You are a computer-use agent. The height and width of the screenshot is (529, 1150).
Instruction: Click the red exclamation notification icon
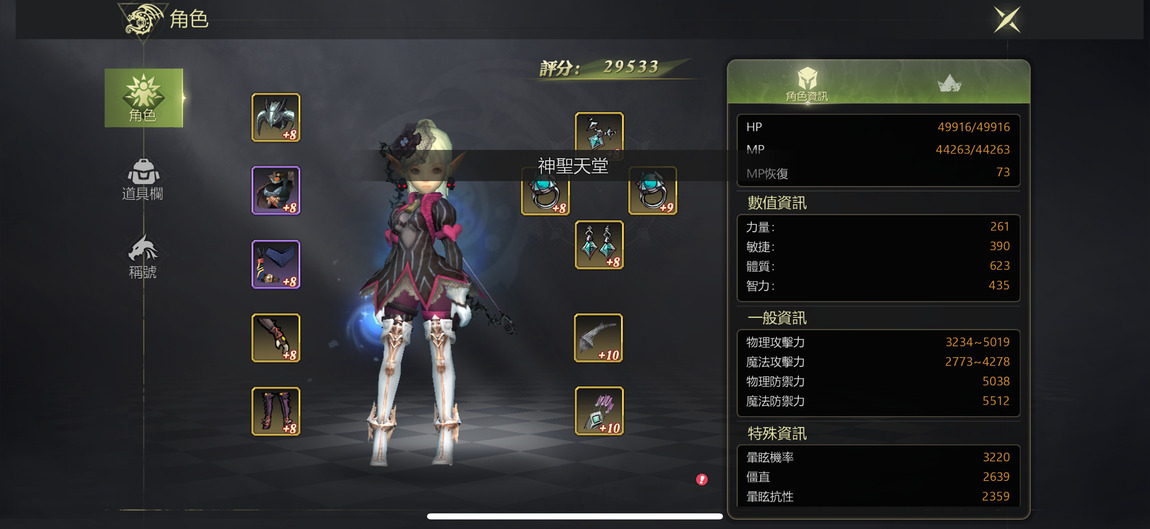point(702,480)
